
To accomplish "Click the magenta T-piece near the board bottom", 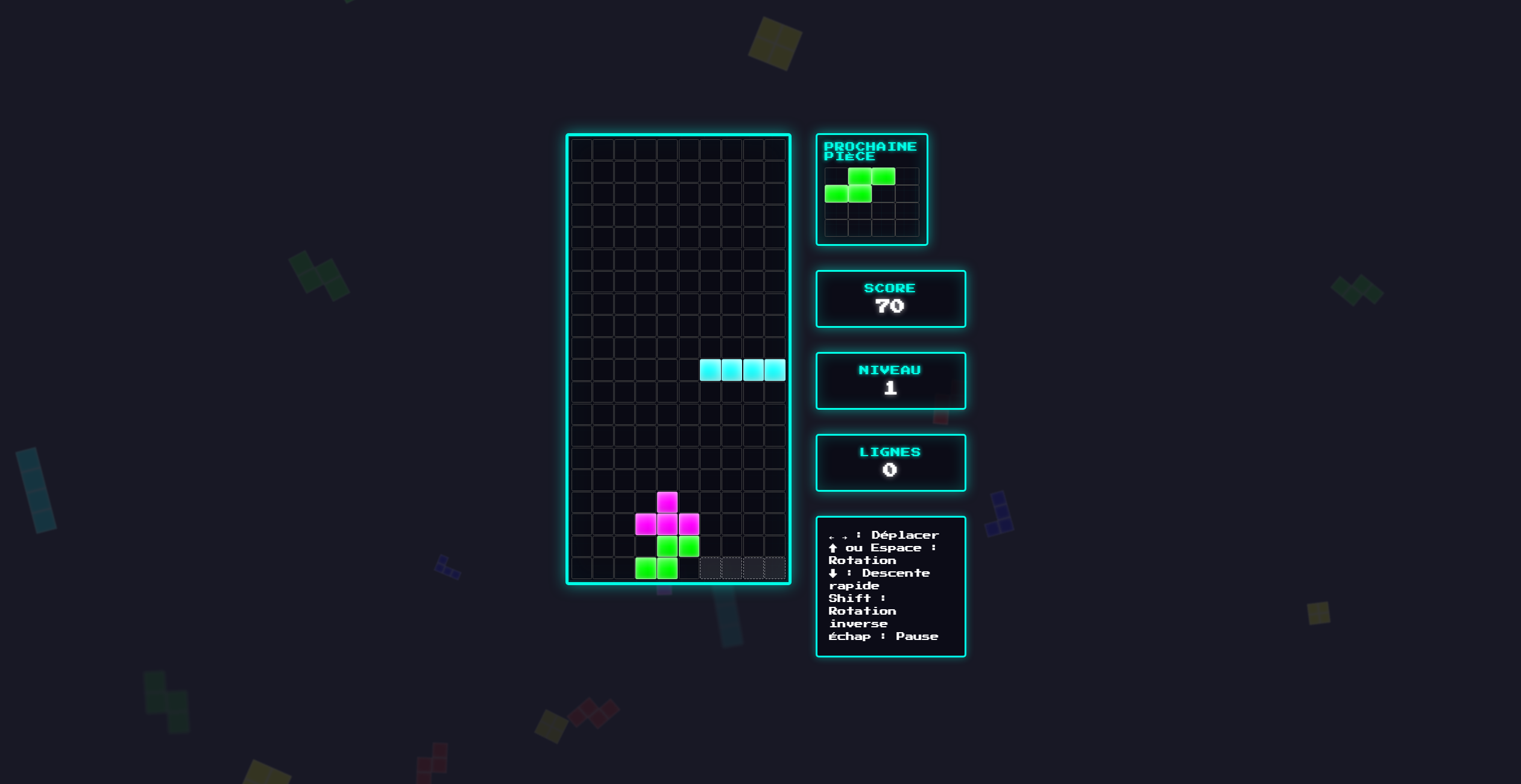I will [666, 523].
